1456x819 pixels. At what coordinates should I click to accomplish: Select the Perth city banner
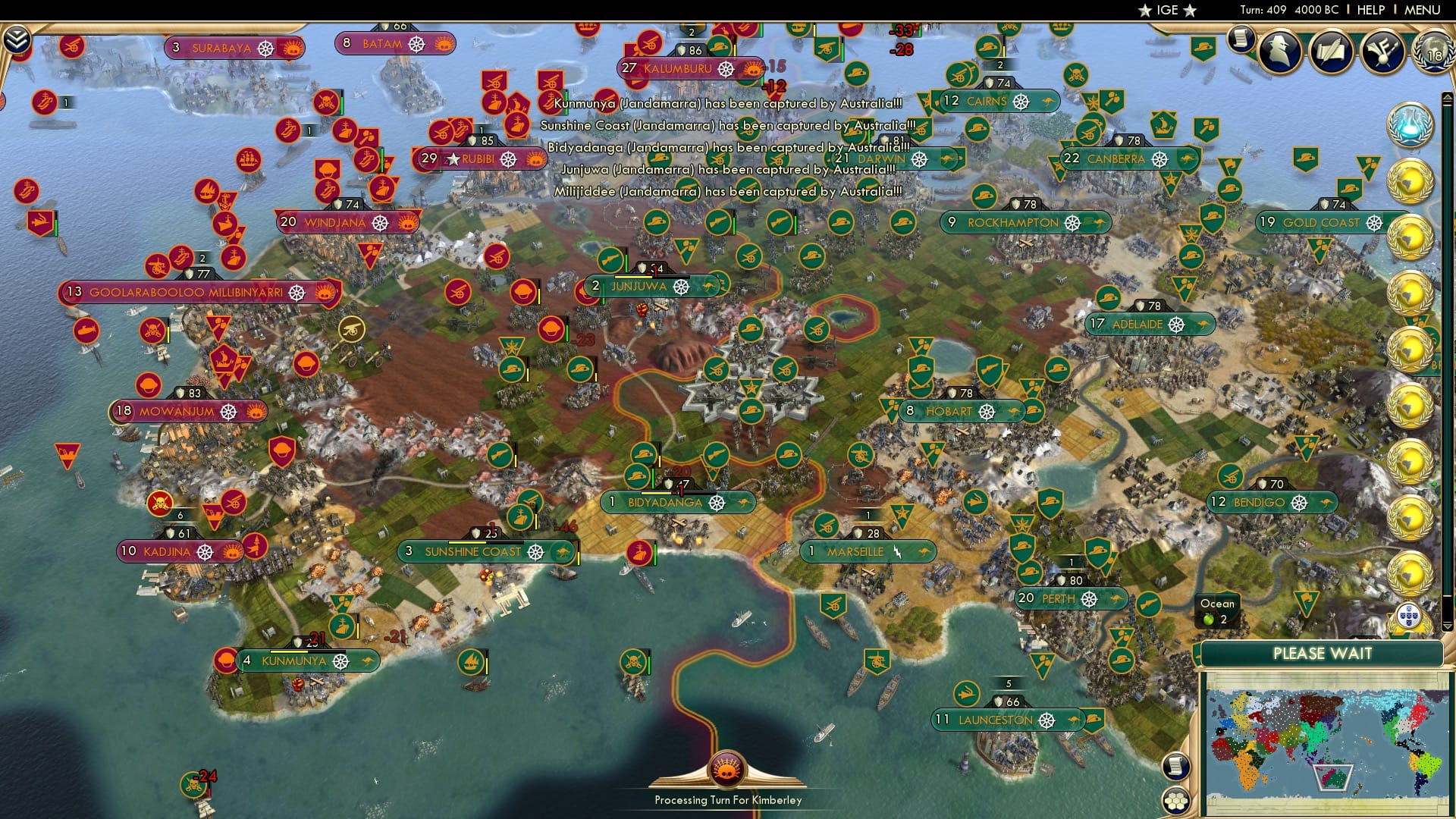pyautogui.click(x=1069, y=599)
